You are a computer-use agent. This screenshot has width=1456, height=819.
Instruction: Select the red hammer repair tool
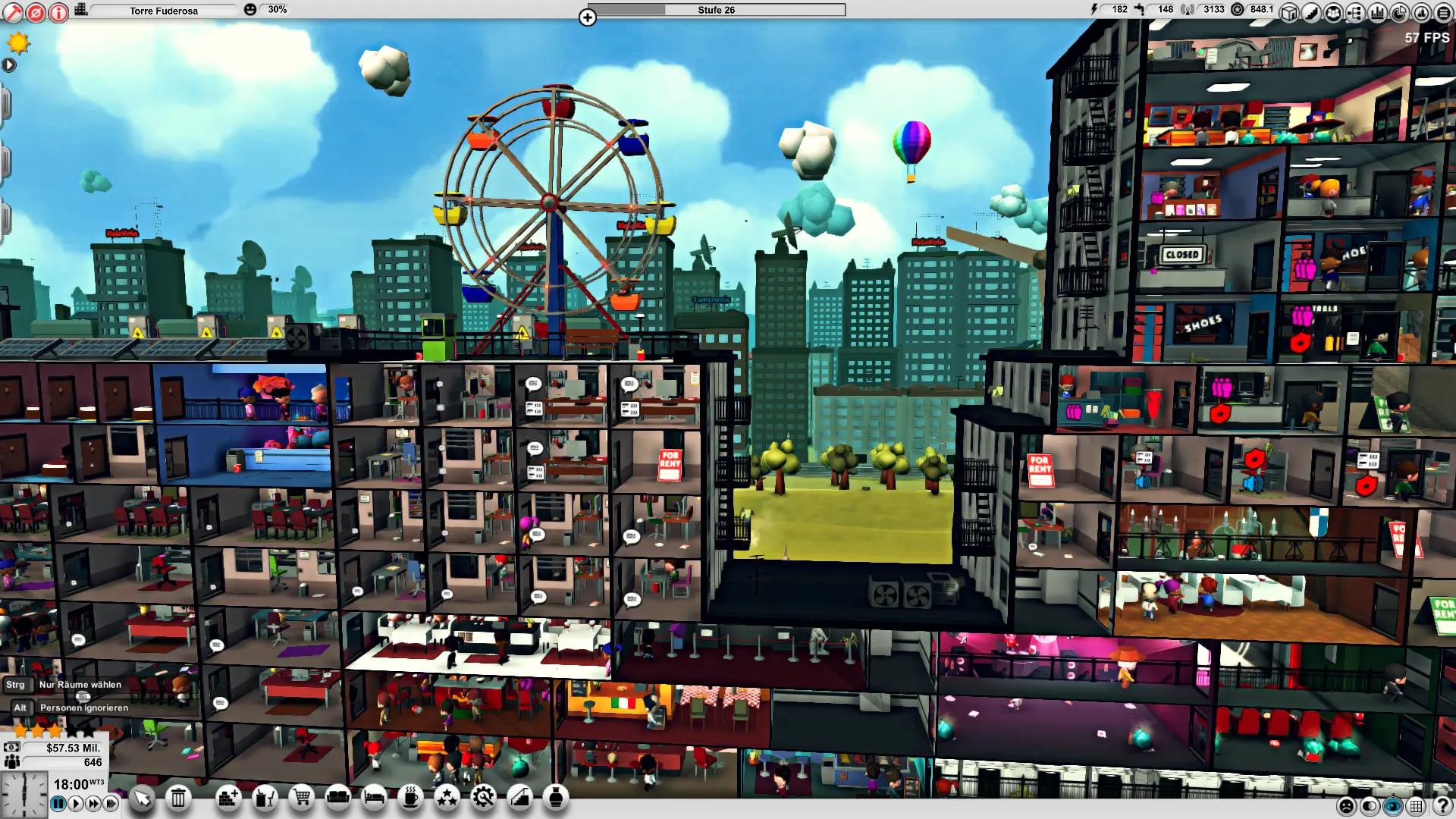tap(12, 11)
